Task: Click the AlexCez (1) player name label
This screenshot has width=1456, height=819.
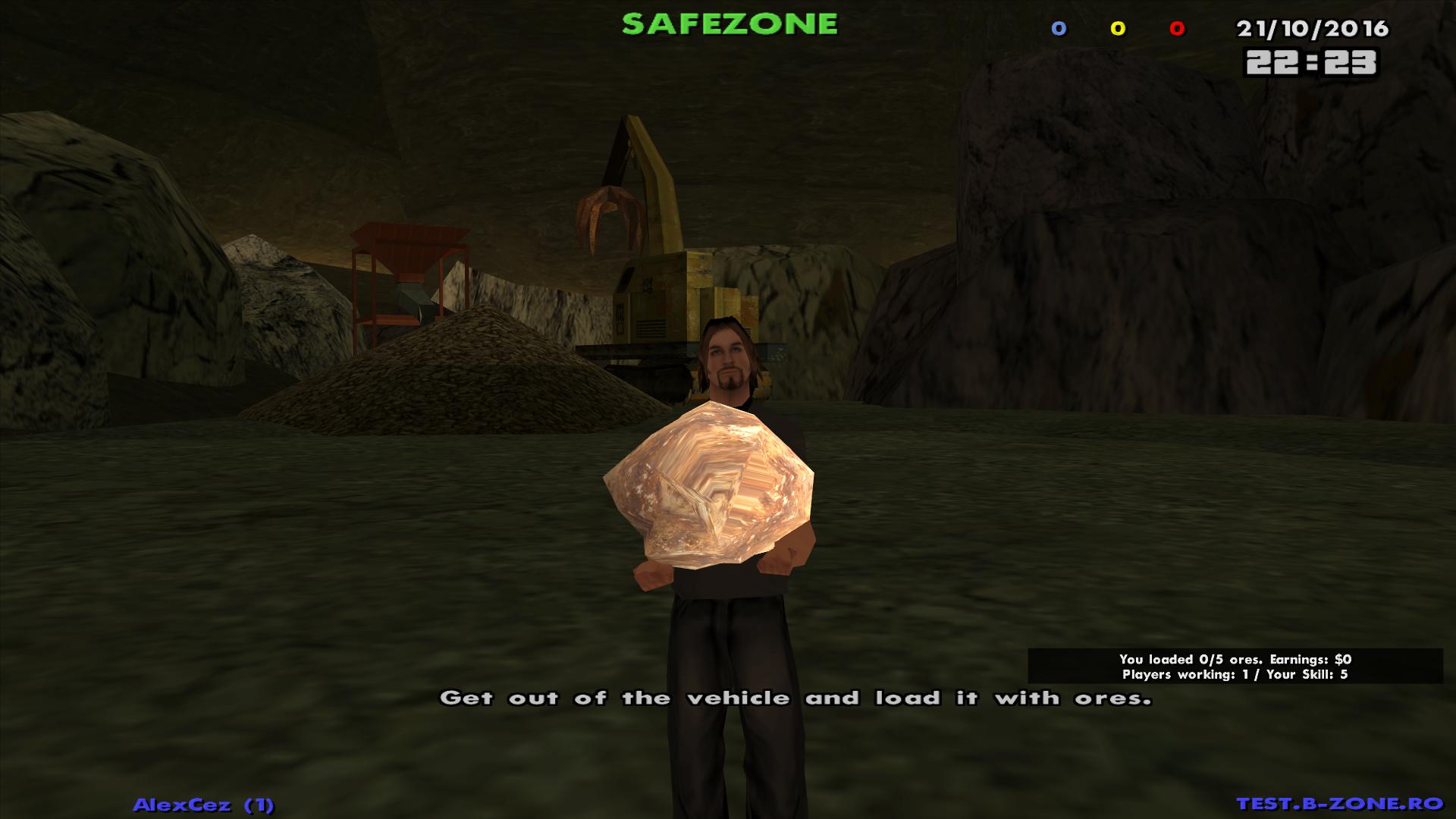Action: click(205, 802)
